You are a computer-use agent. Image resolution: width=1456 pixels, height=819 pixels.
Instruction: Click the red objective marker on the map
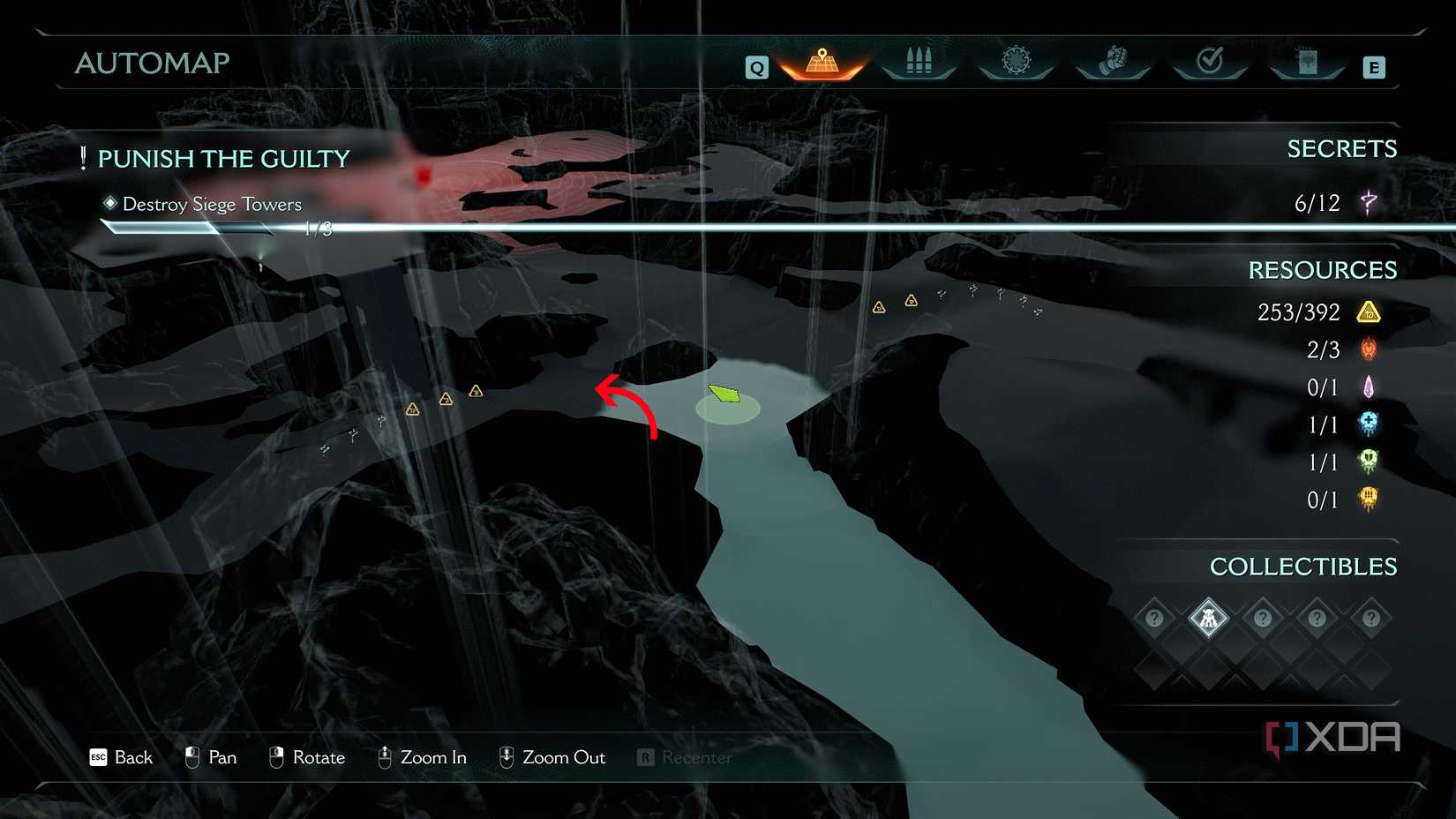[x=424, y=177]
